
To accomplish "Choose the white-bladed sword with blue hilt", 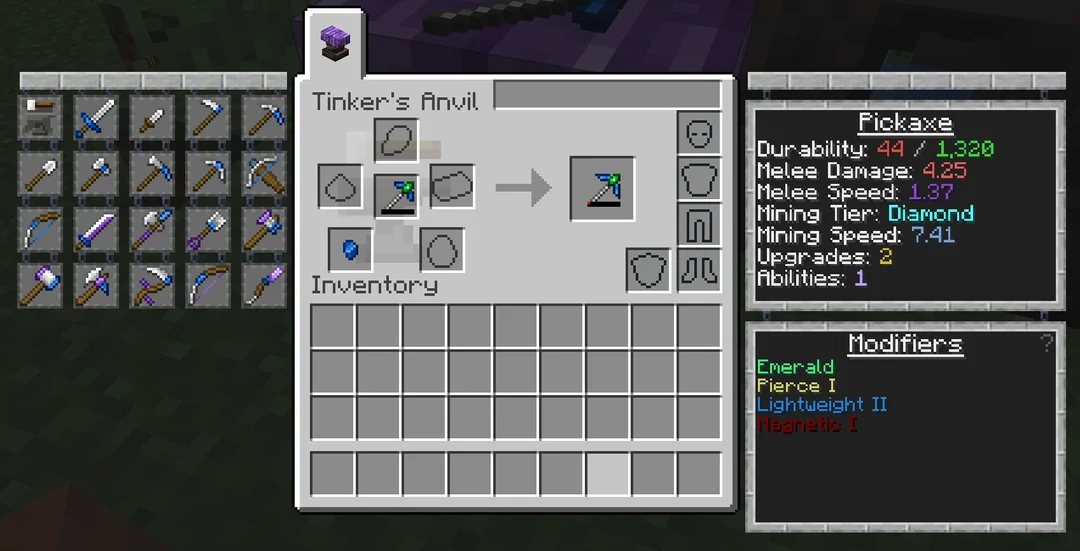I will (96, 118).
